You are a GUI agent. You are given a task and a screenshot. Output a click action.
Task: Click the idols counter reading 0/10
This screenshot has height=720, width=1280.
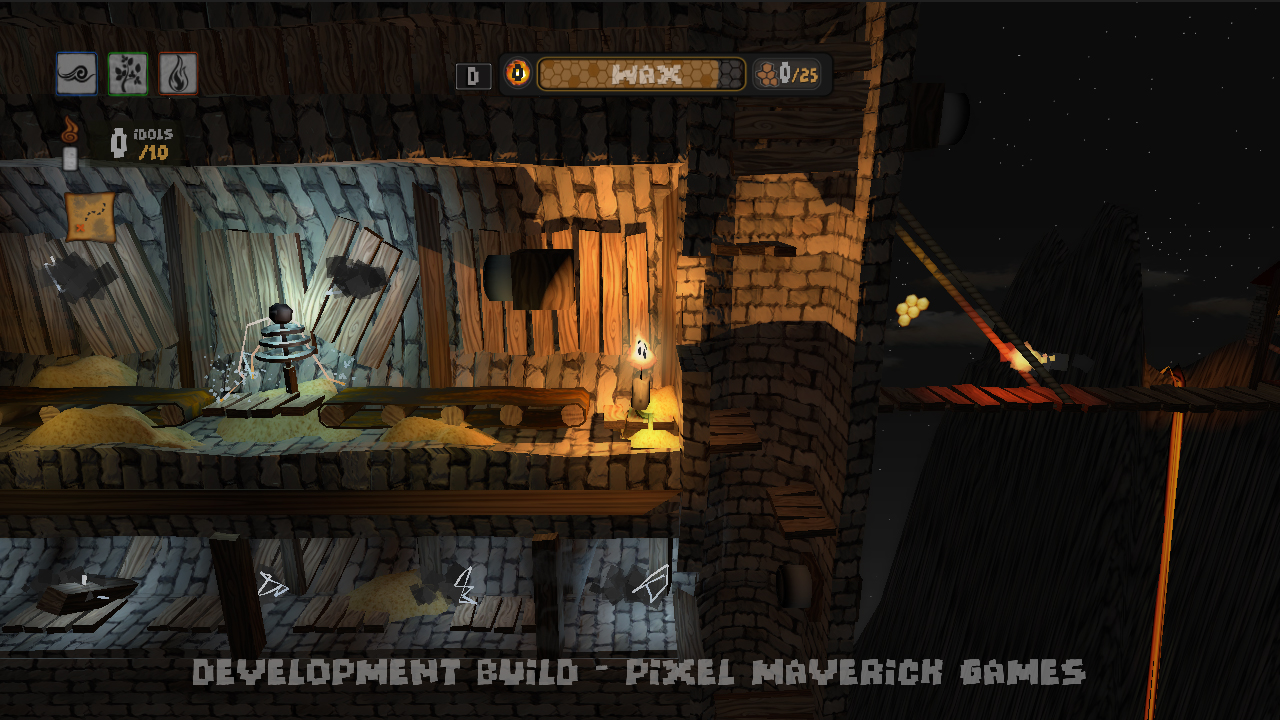[145, 142]
